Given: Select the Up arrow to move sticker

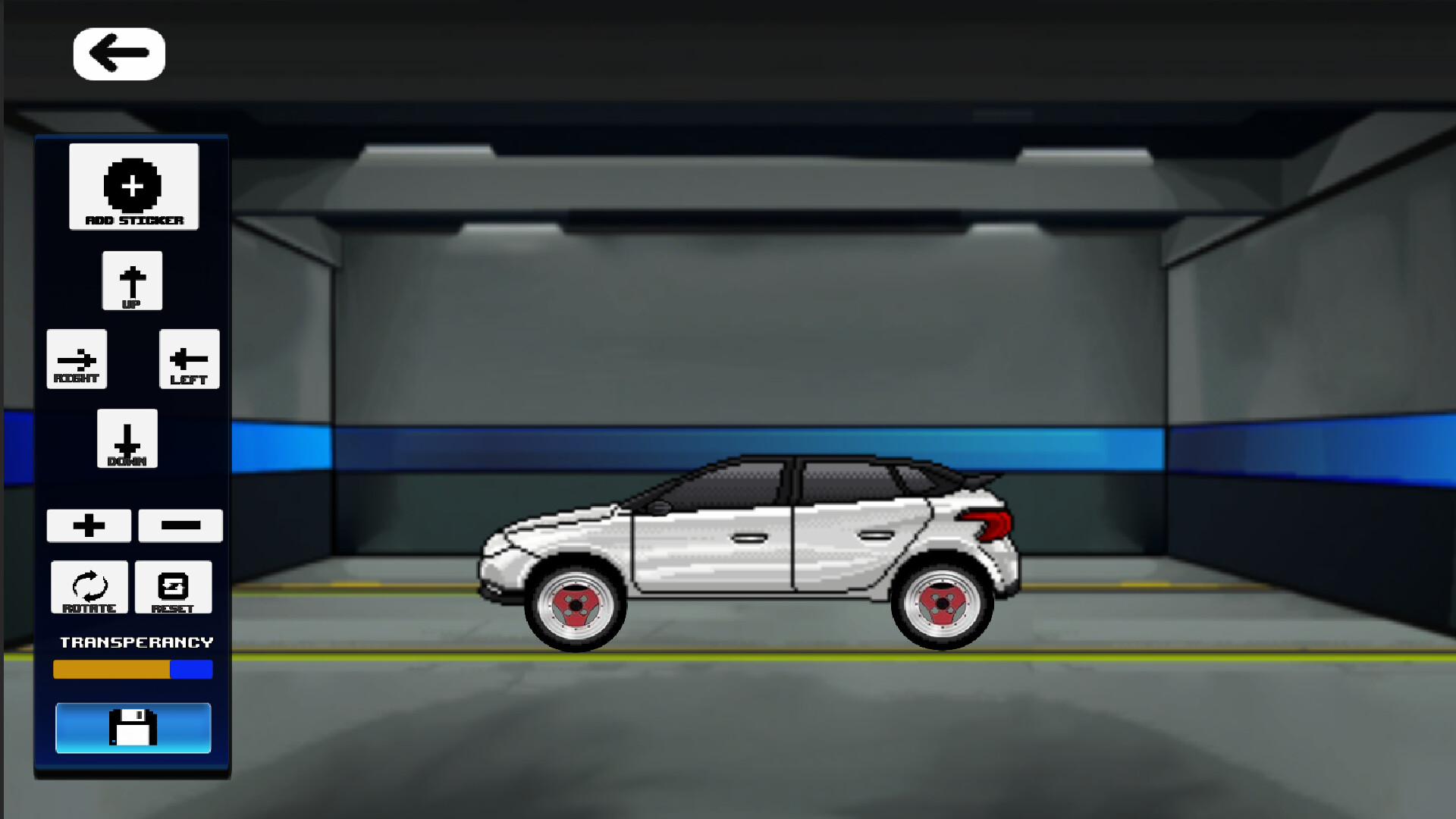Looking at the screenshot, I should [x=133, y=279].
